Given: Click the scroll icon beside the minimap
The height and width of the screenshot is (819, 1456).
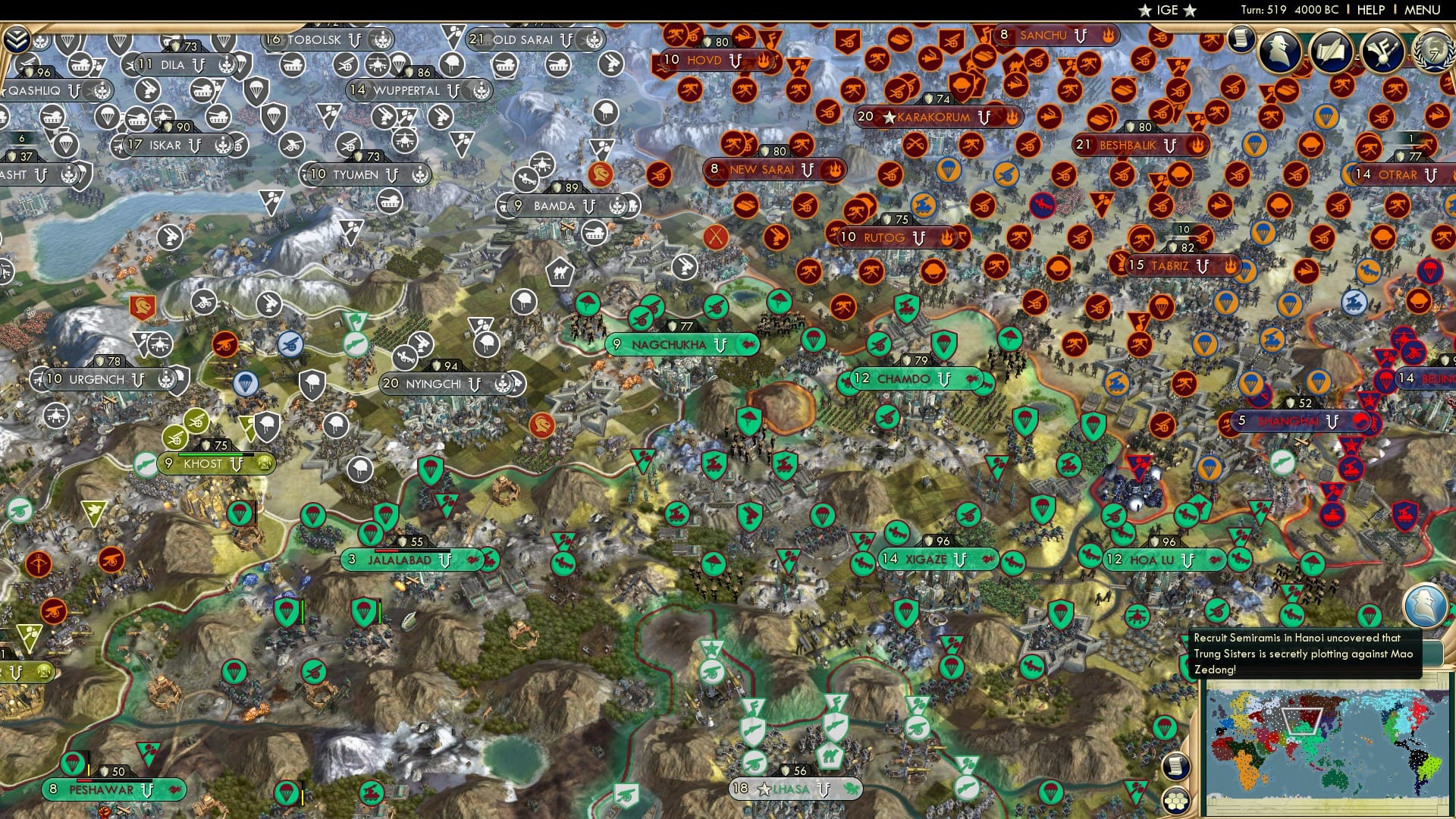Looking at the screenshot, I should [1176, 767].
